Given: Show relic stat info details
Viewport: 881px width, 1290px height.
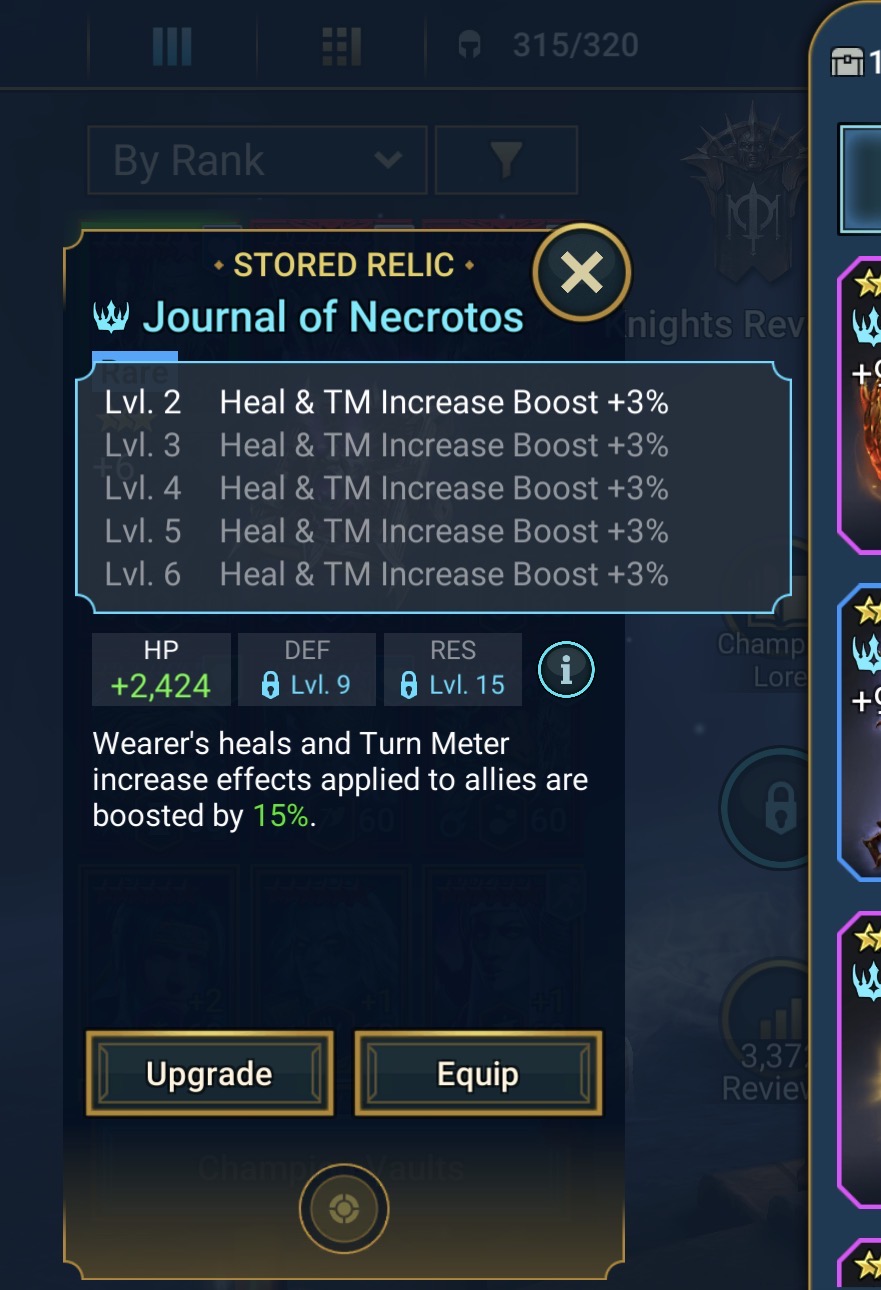Looking at the screenshot, I should pyautogui.click(x=566, y=670).
